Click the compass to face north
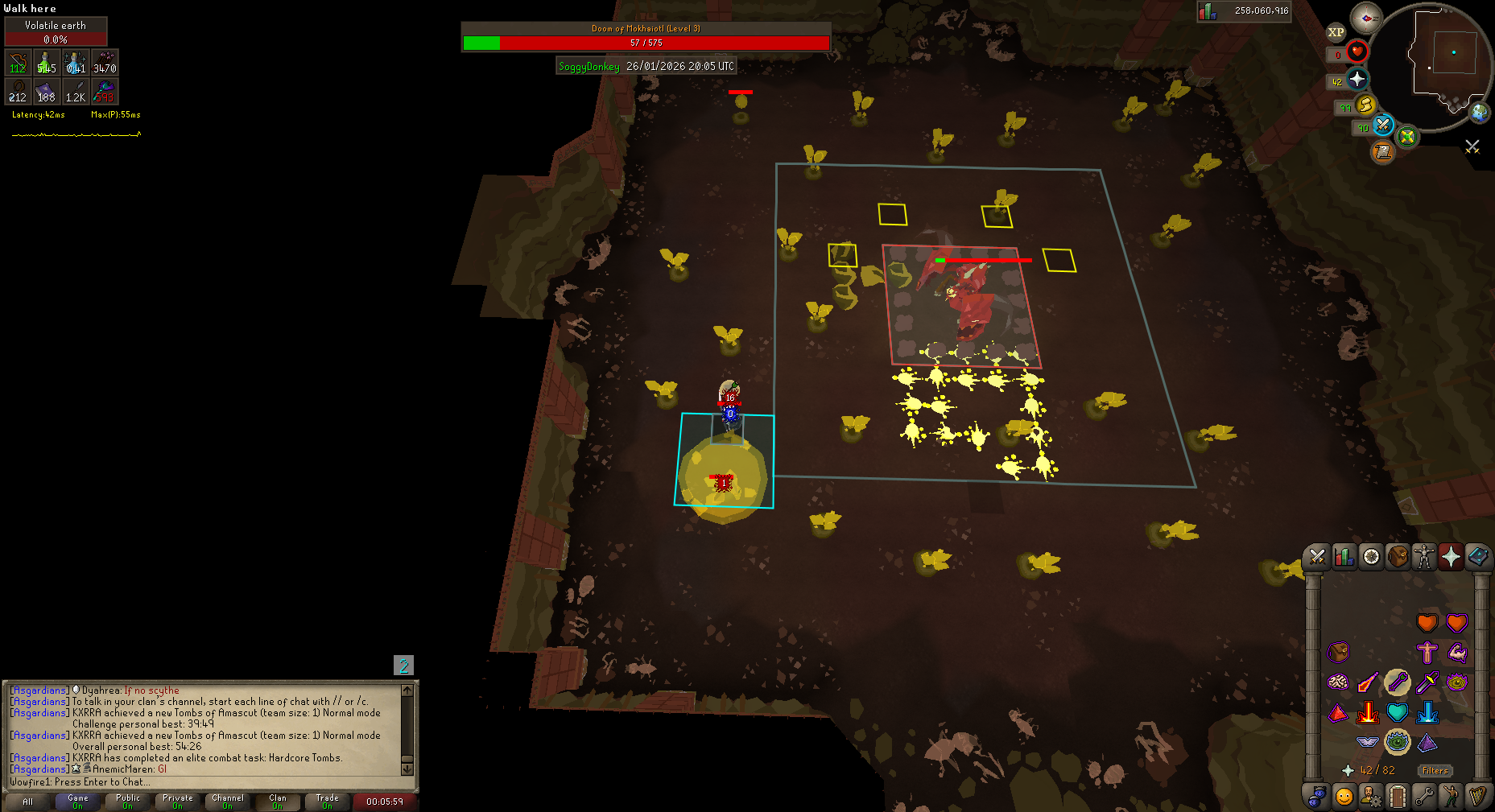Viewport: 1495px width, 812px height. 1366,18
